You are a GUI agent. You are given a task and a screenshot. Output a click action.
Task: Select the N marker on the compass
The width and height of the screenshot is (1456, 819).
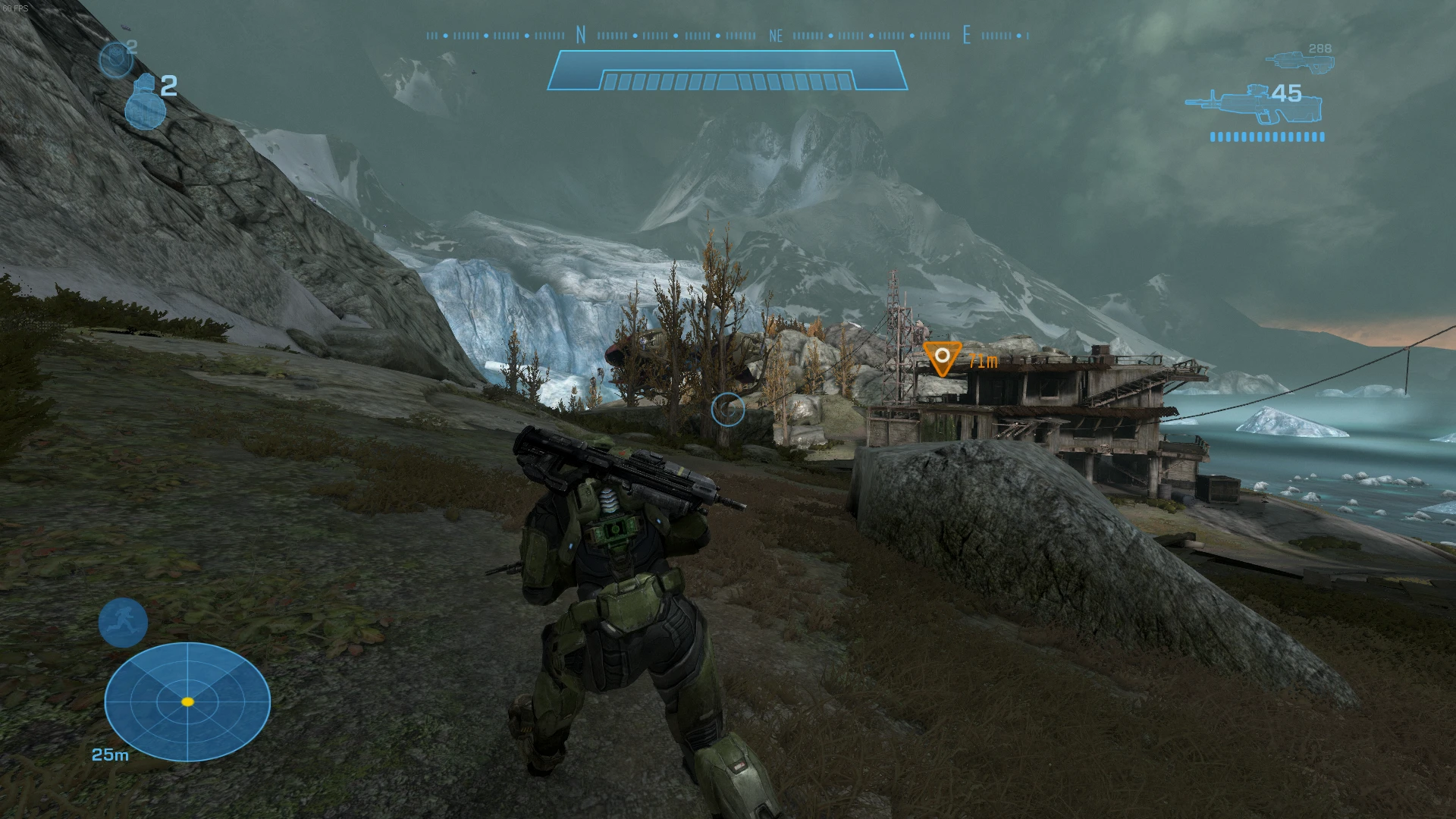click(579, 35)
